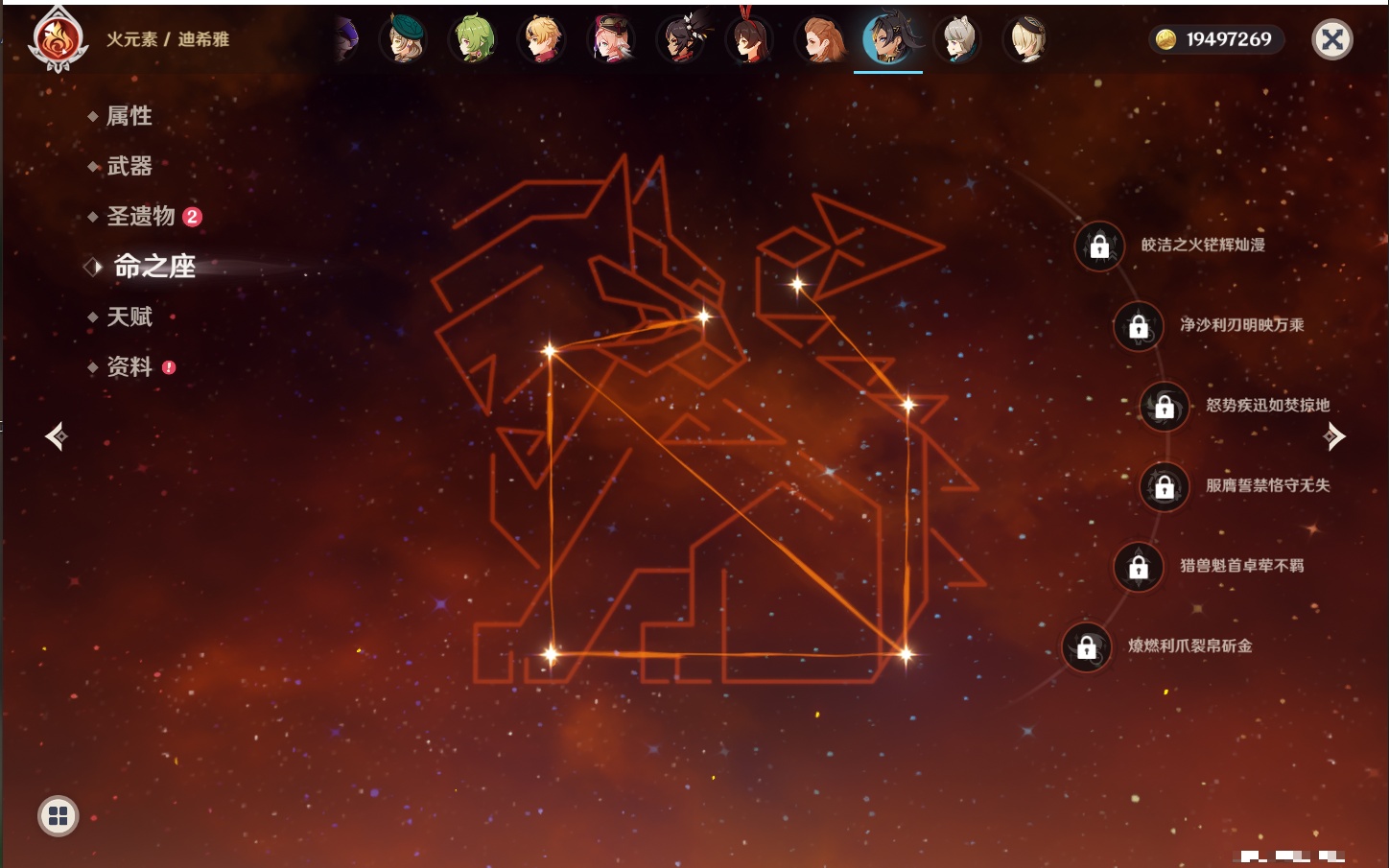
Task: View the locked constellation 服膺誓禁恪守无失
Action: click(1165, 486)
